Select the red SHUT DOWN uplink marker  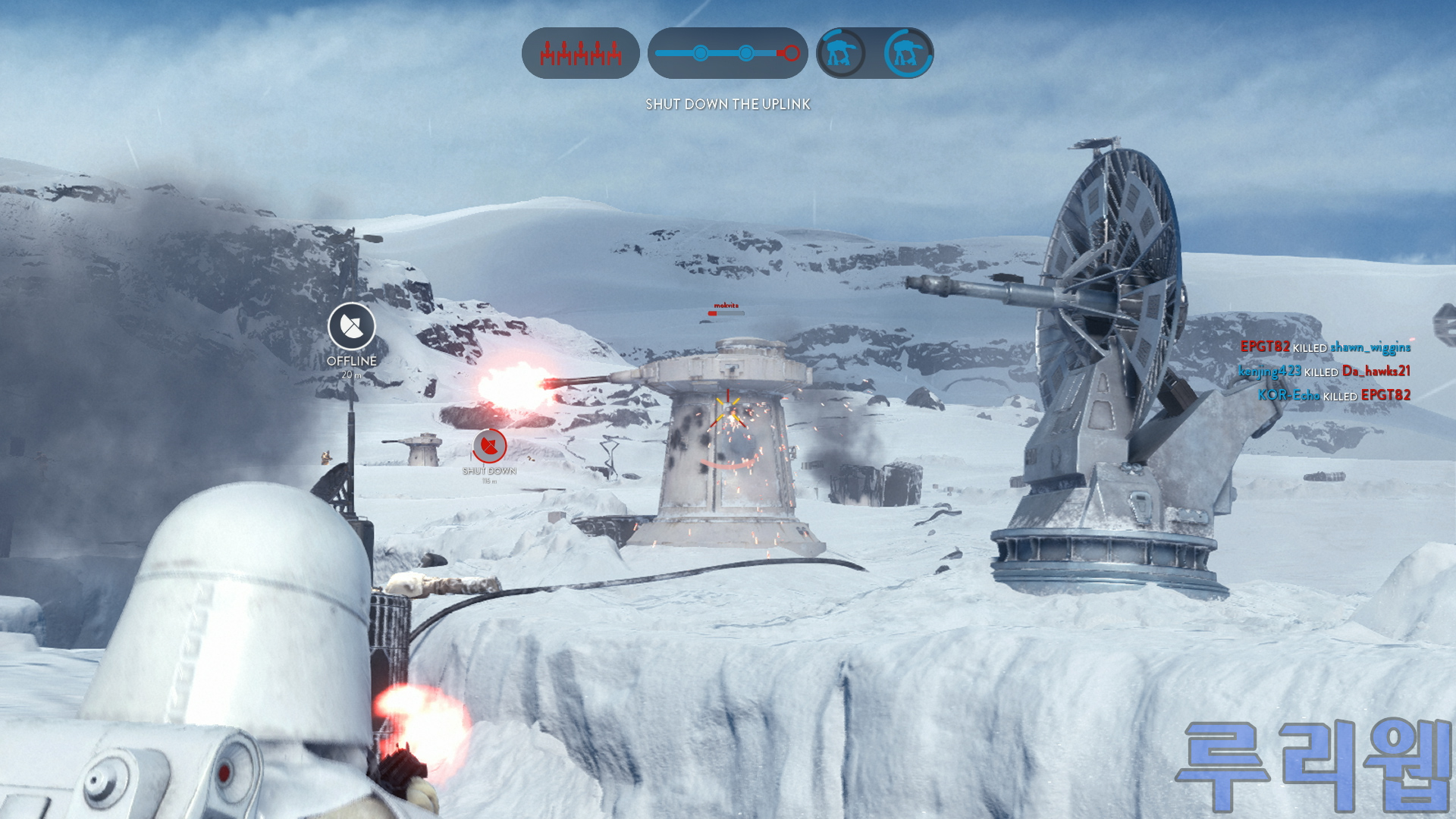(x=490, y=446)
